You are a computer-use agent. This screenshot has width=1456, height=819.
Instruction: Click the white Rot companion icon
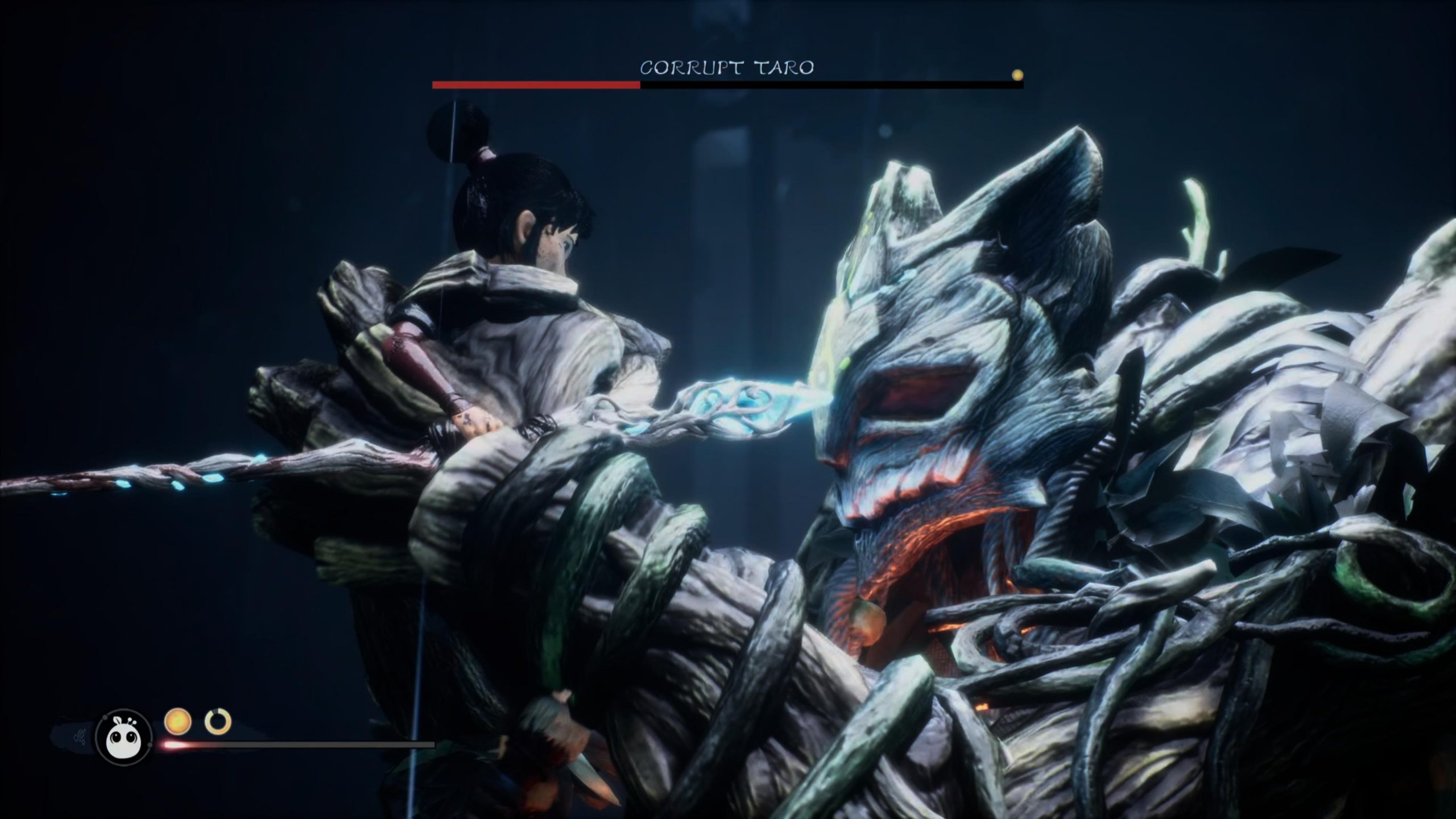tap(123, 737)
